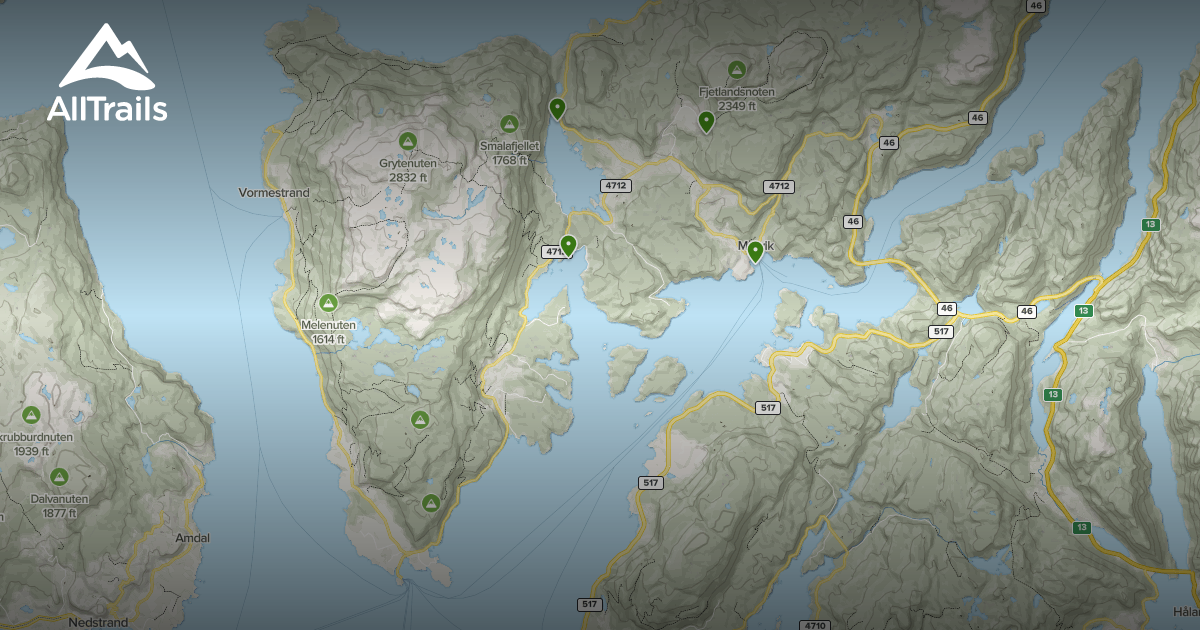The width and height of the screenshot is (1200, 630).
Task: Open the Dalvanuten peak marker
Action: [x=59, y=477]
